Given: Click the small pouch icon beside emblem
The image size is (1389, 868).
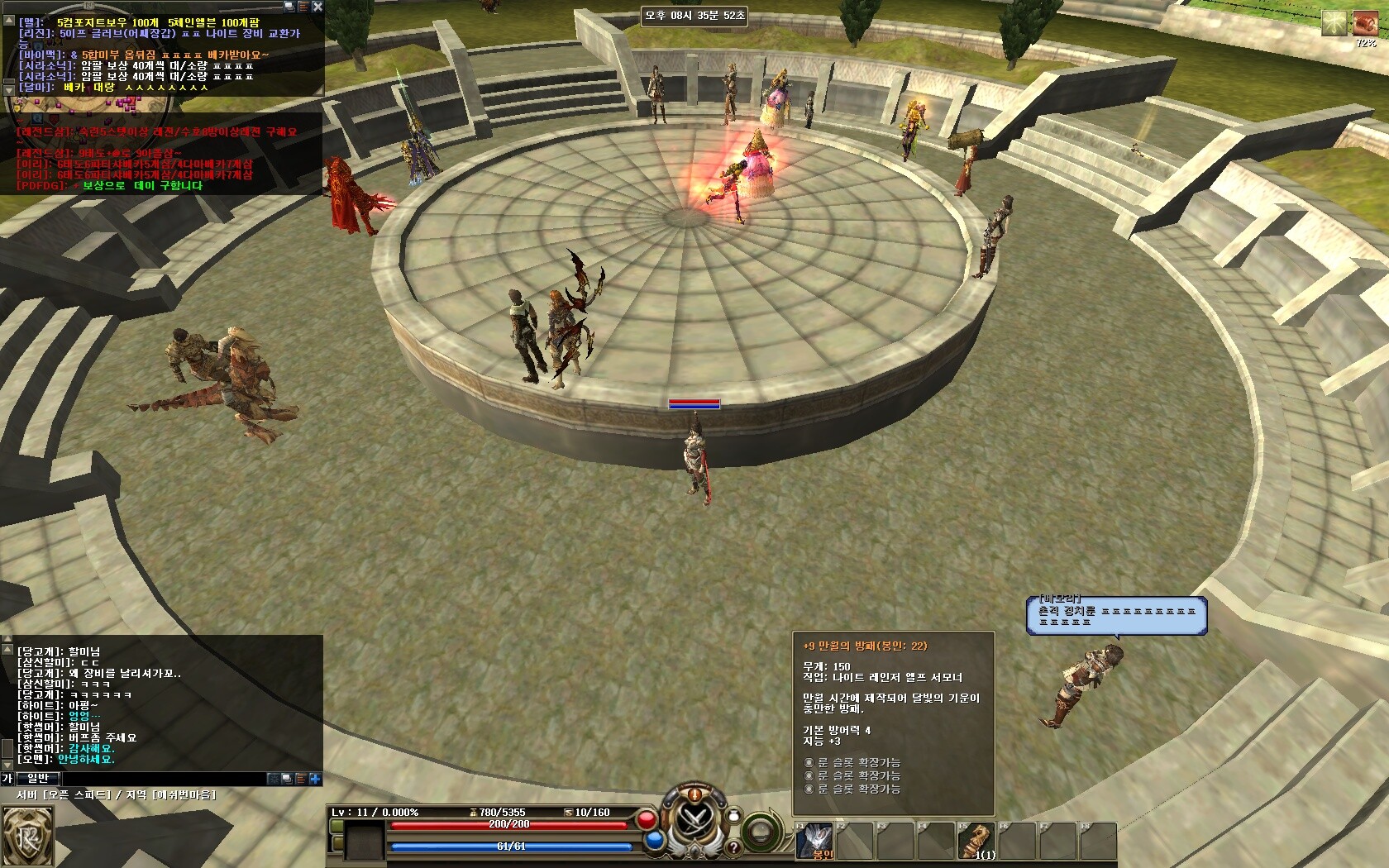Looking at the screenshot, I should 733,816.
